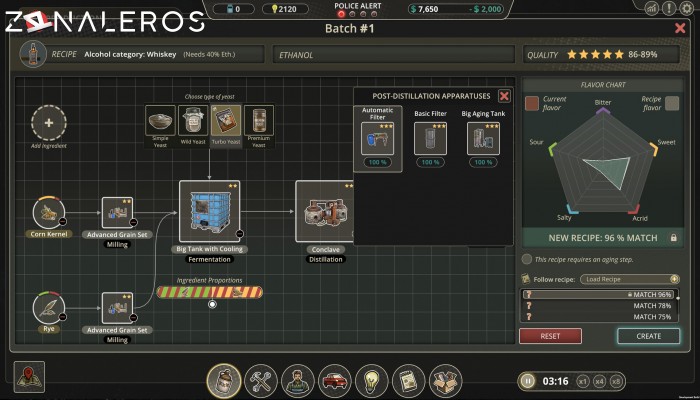Viewport: 700px width, 400px height.
Task: Pause the game timer
Action: pyautogui.click(x=528, y=381)
